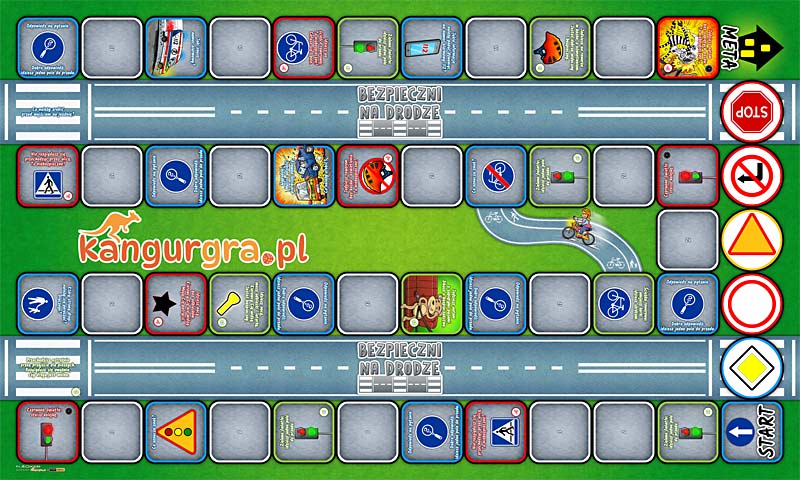Choose the no left turn sign
Screen dimensions: 800x480
(x=752, y=175)
